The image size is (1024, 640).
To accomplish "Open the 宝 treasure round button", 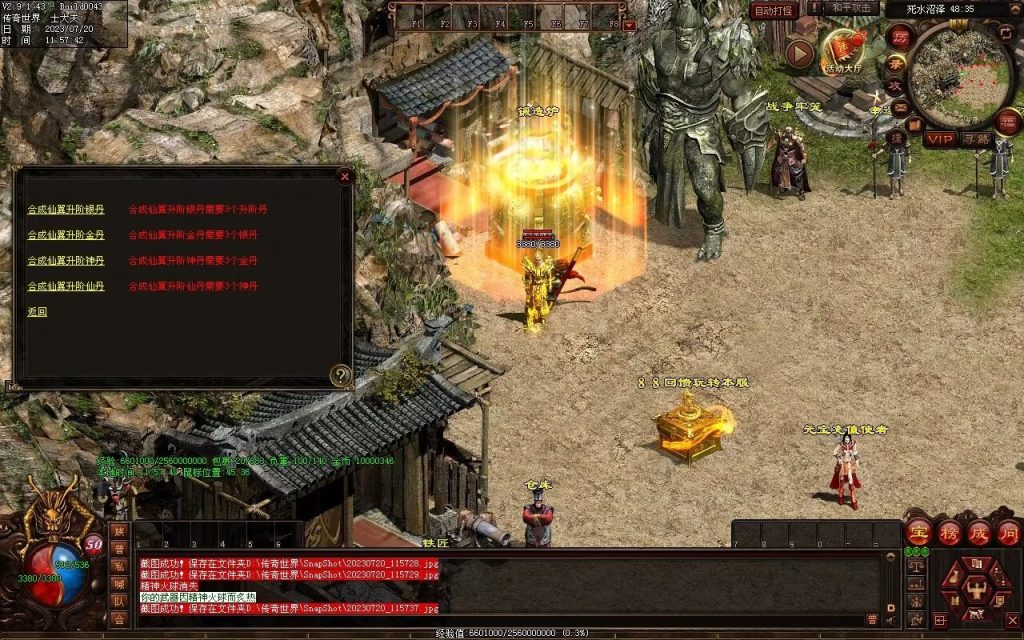I will (918, 532).
